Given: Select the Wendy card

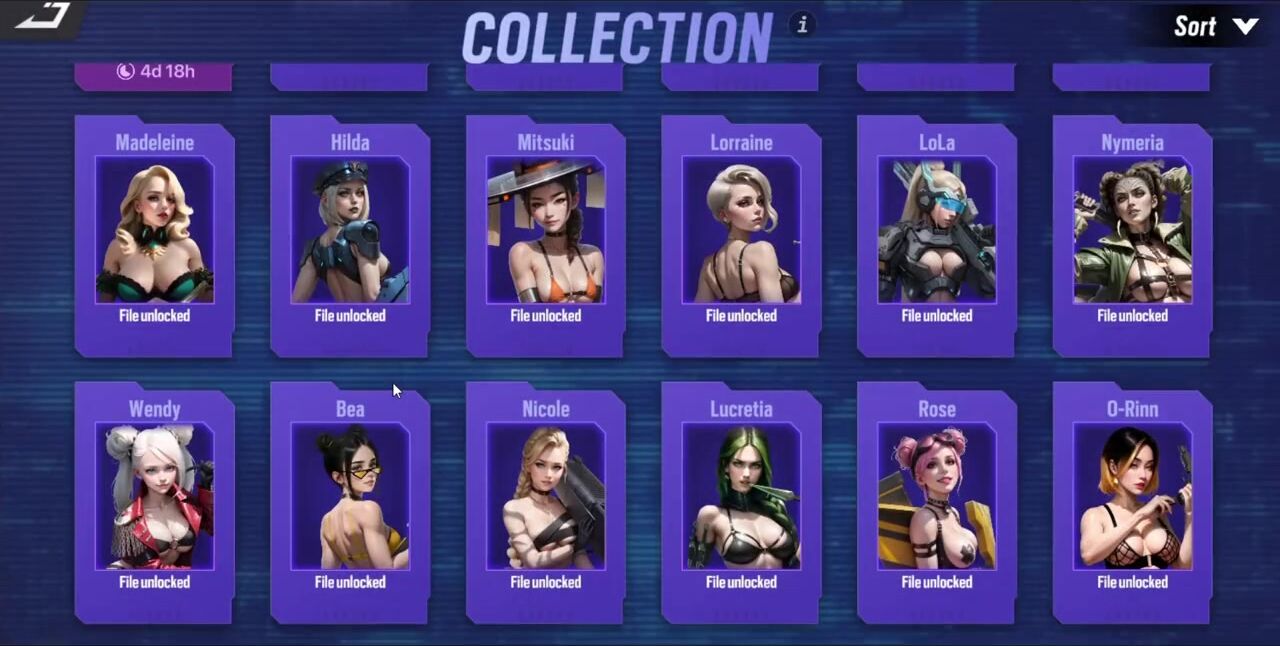Looking at the screenshot, I should (x=154, y=502).
